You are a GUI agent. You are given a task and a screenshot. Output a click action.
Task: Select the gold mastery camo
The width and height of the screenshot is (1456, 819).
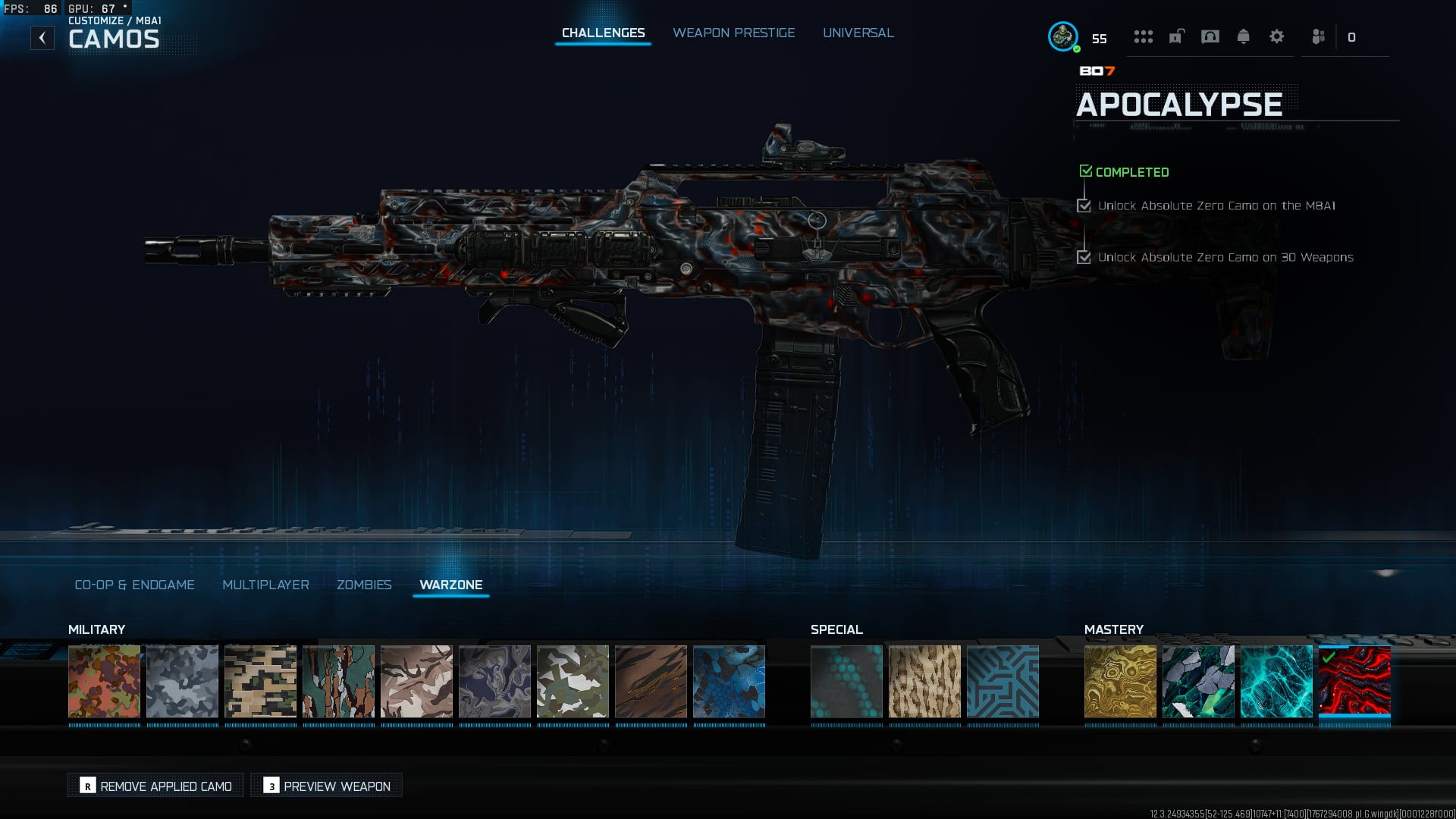pos(1120,681)
